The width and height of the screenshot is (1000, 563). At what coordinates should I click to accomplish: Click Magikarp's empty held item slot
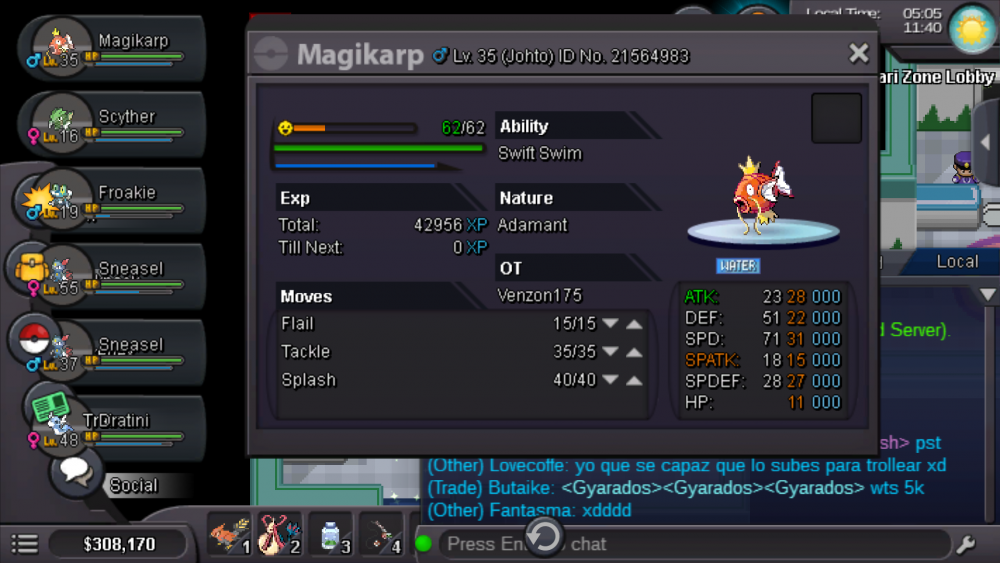coord(836,118)
